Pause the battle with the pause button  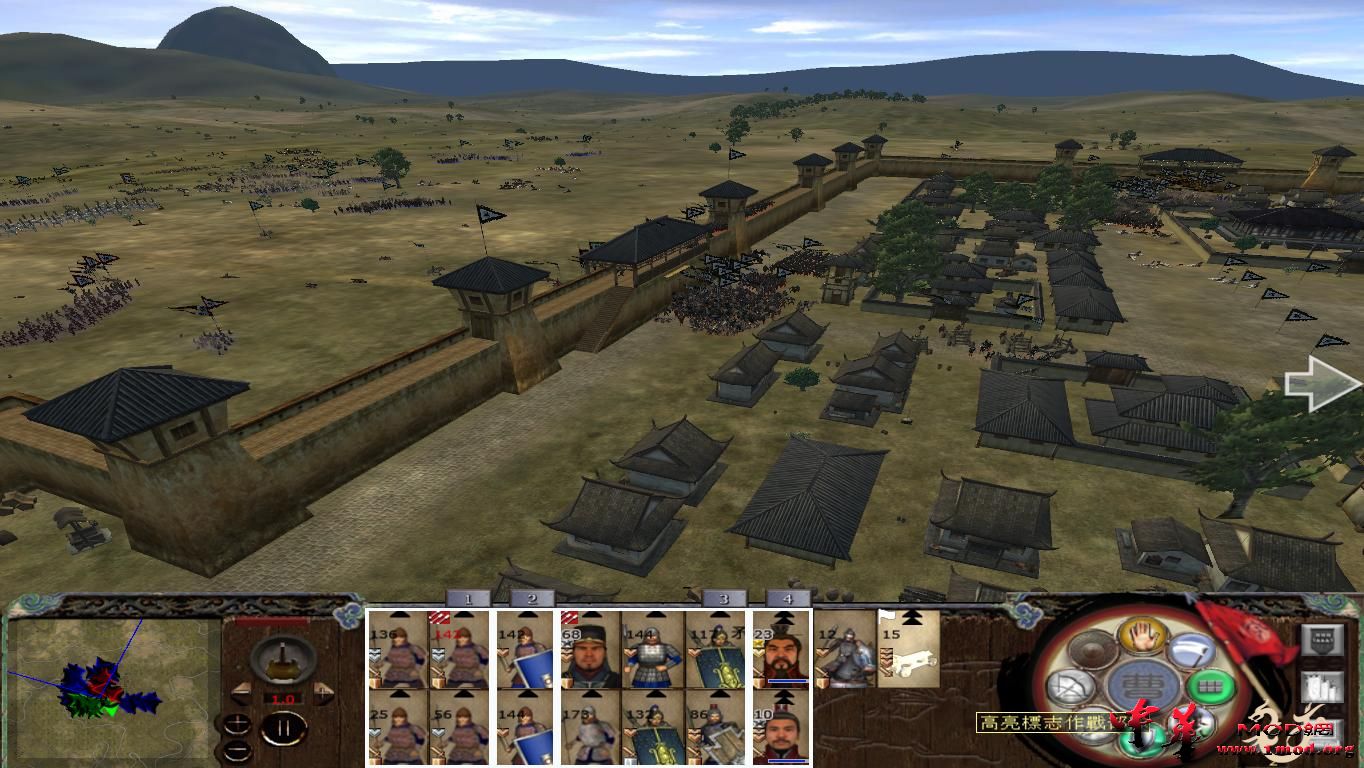[283, 726]
